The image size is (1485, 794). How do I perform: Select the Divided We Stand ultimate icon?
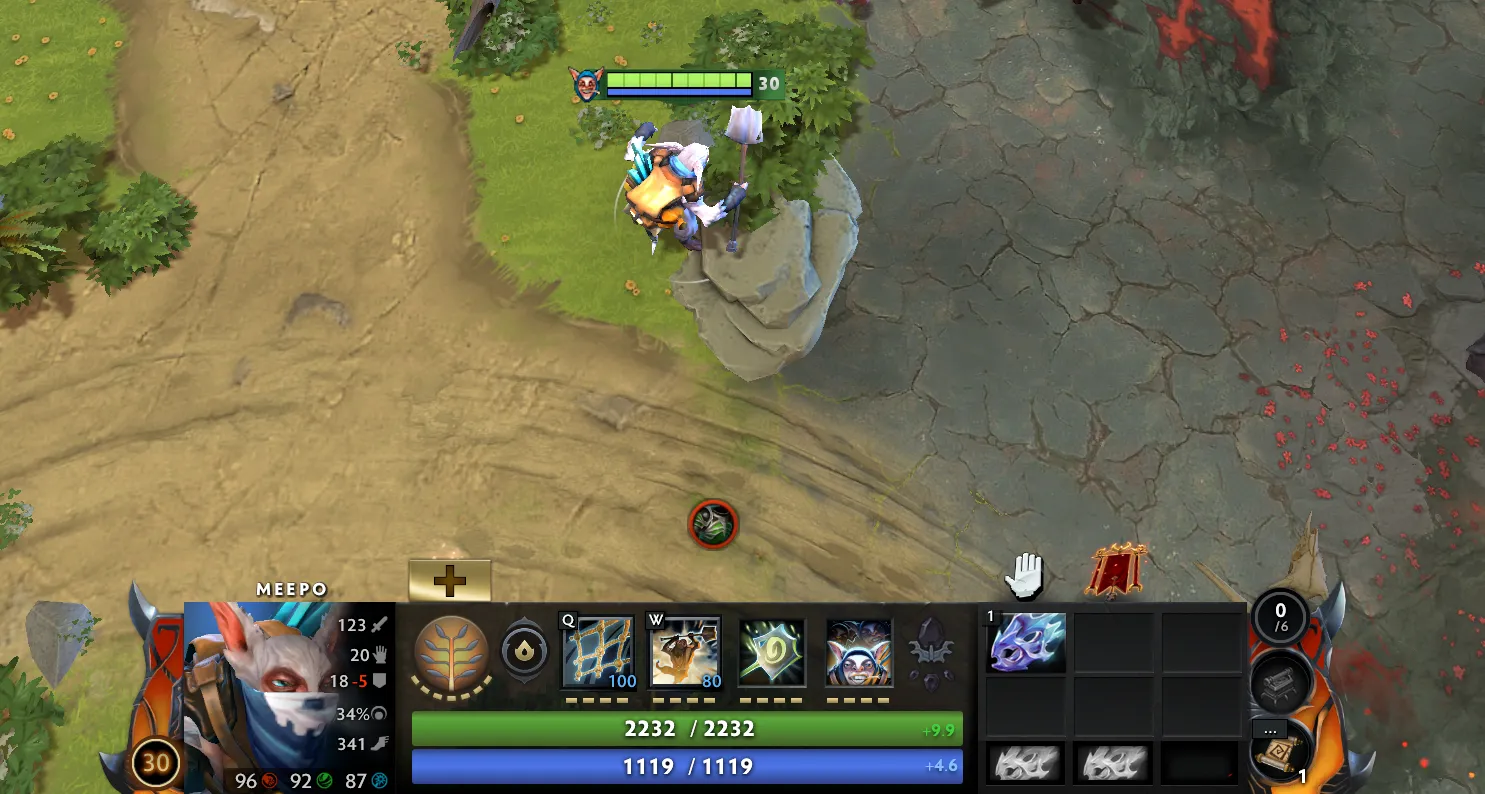click(857, 650)
